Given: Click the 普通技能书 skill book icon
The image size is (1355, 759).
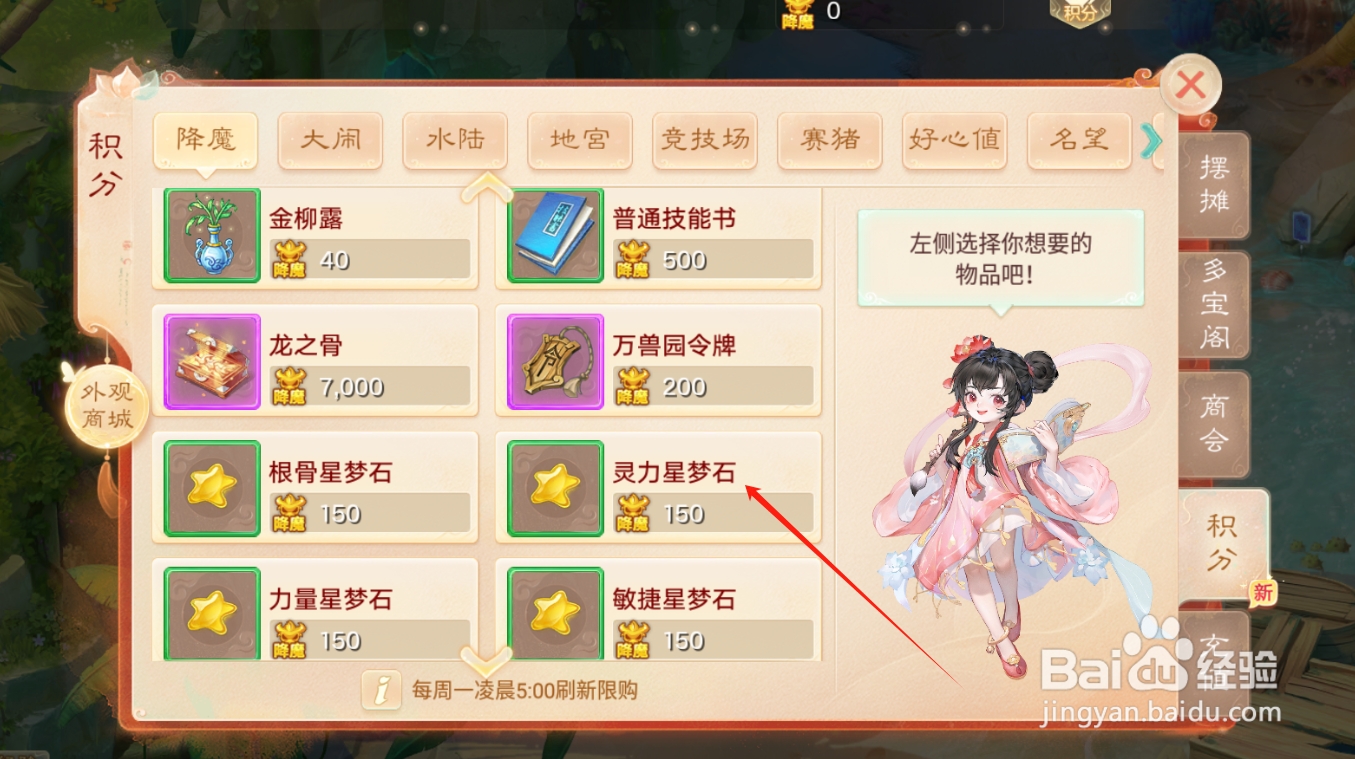Looking at the screenshot, I should click(554, 235).
